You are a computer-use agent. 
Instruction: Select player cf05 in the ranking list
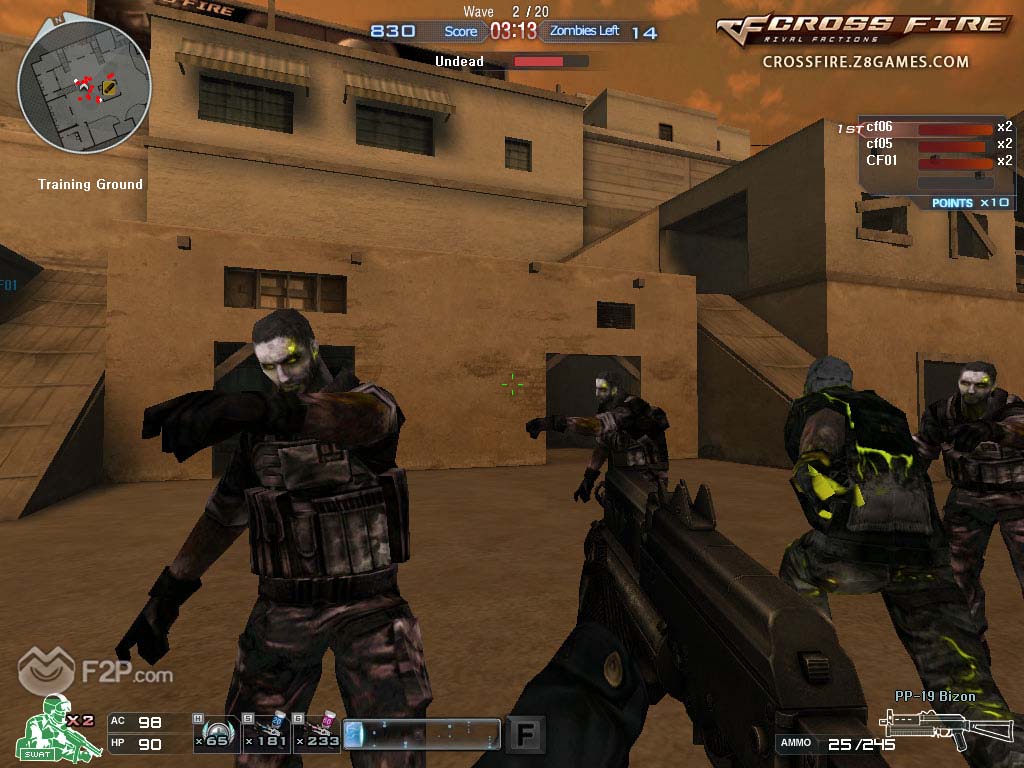click(880, 144)
